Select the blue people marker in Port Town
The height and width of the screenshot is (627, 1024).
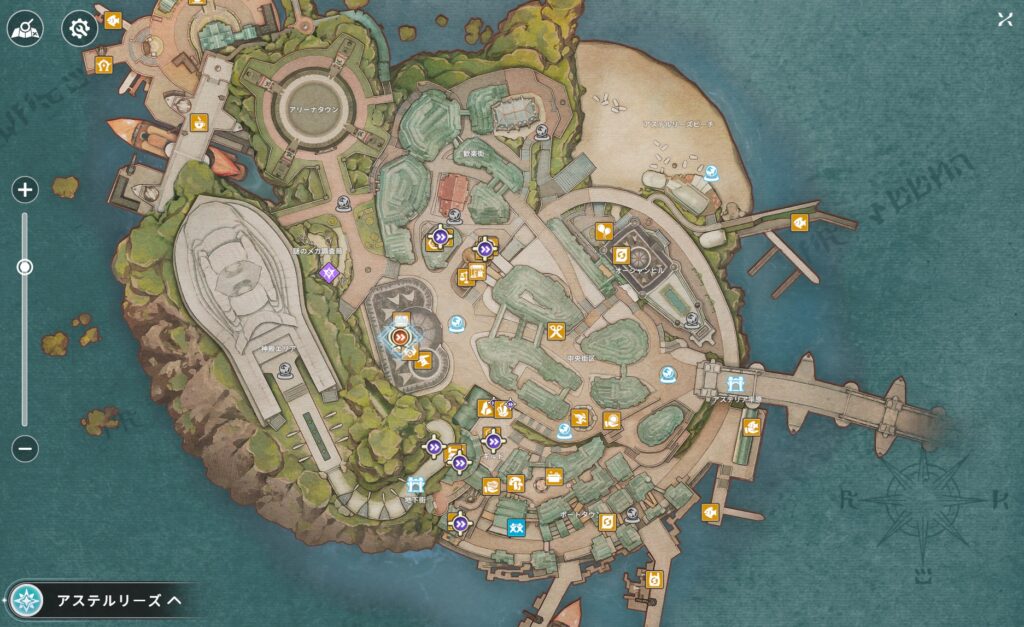[x=516, y=527]
